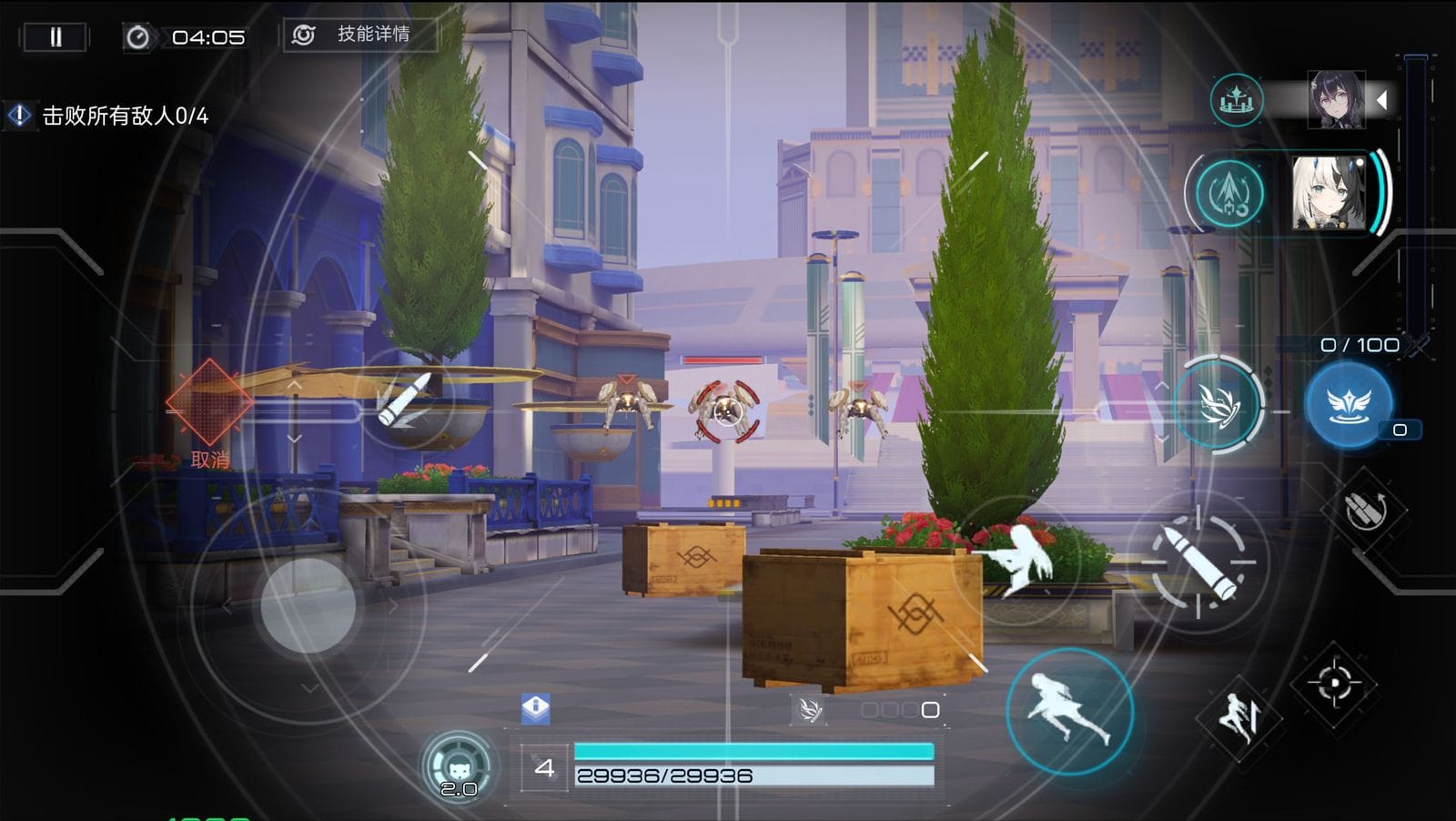Tap the running figure dash button
The image size is (1456, 821).
[x=1069, y=711]
